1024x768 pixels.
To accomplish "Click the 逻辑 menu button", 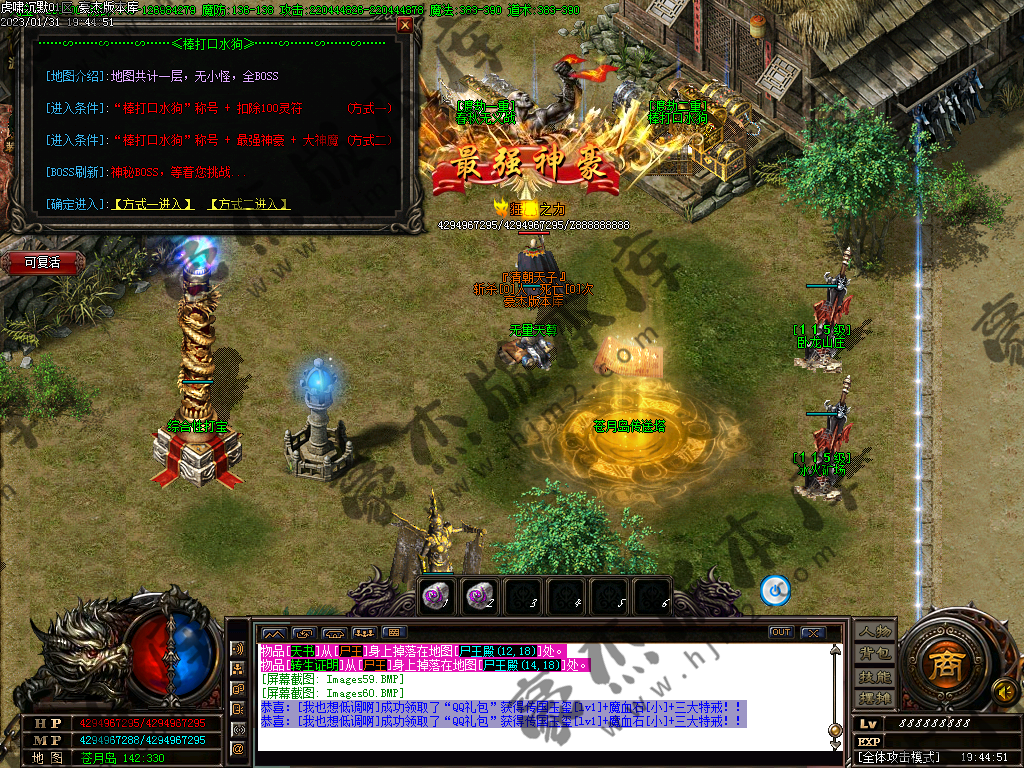I will [873, 698].
